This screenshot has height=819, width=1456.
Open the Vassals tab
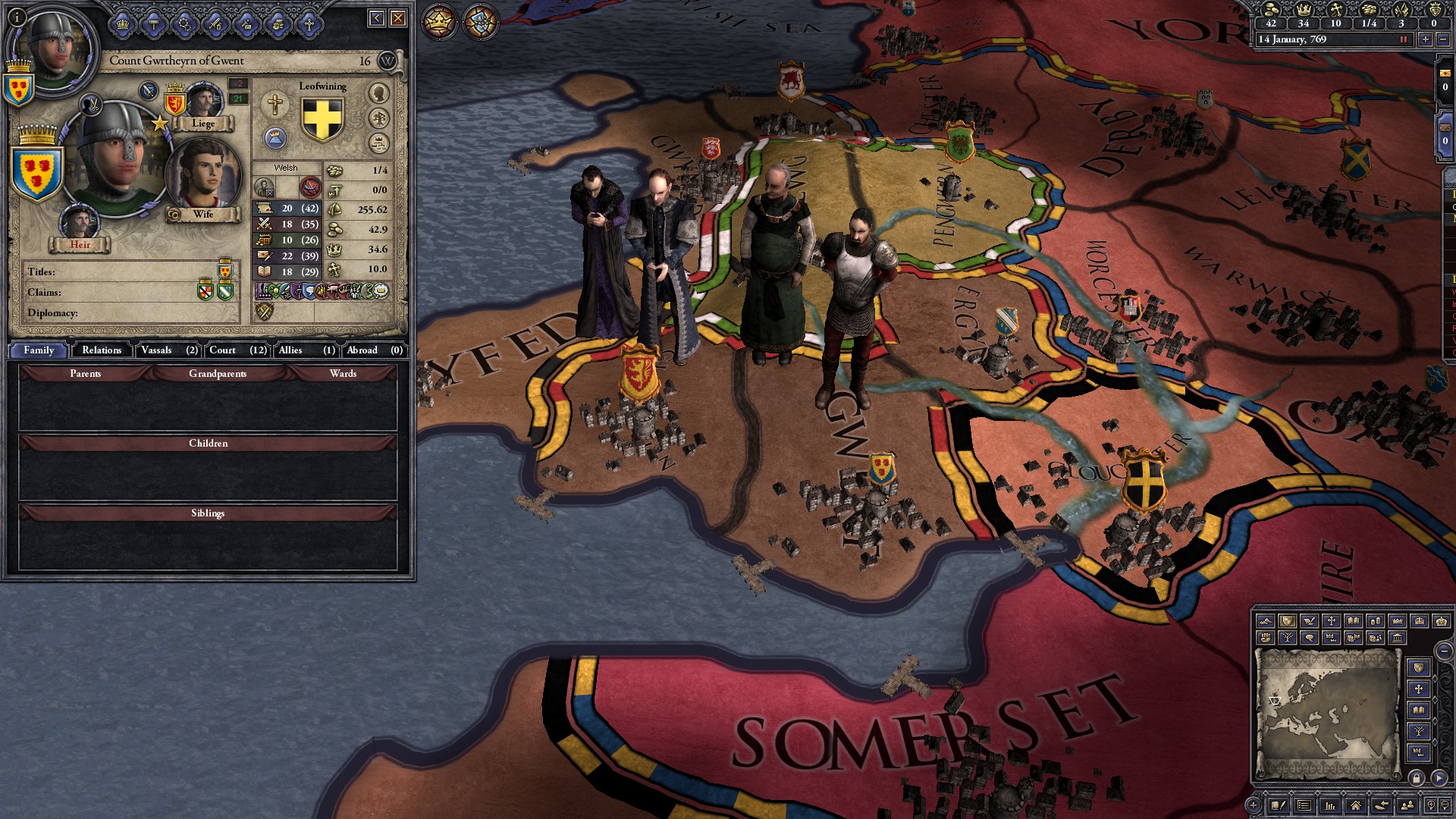168,350
